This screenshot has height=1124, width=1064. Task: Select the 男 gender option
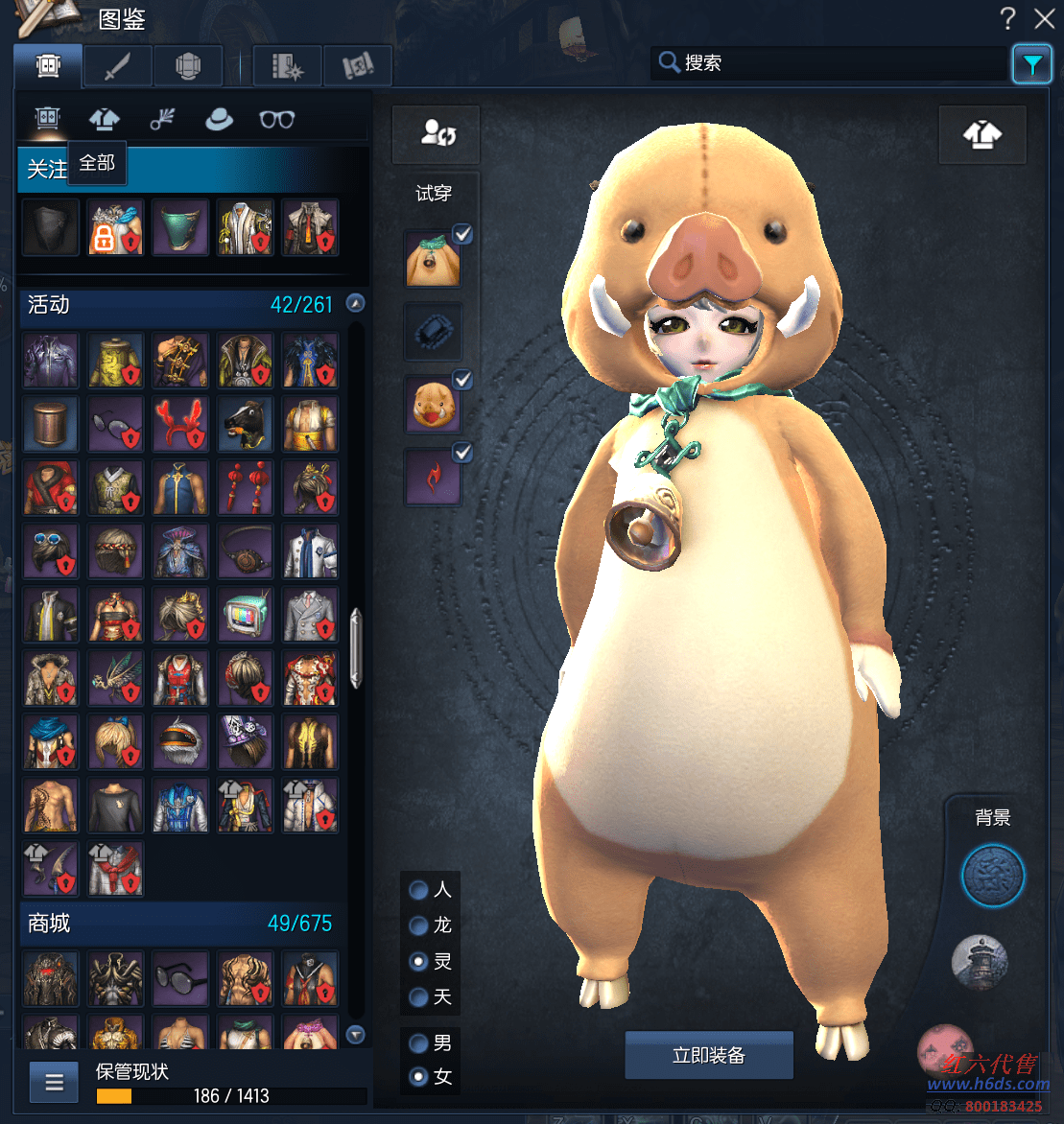(x=419, y=1042)
